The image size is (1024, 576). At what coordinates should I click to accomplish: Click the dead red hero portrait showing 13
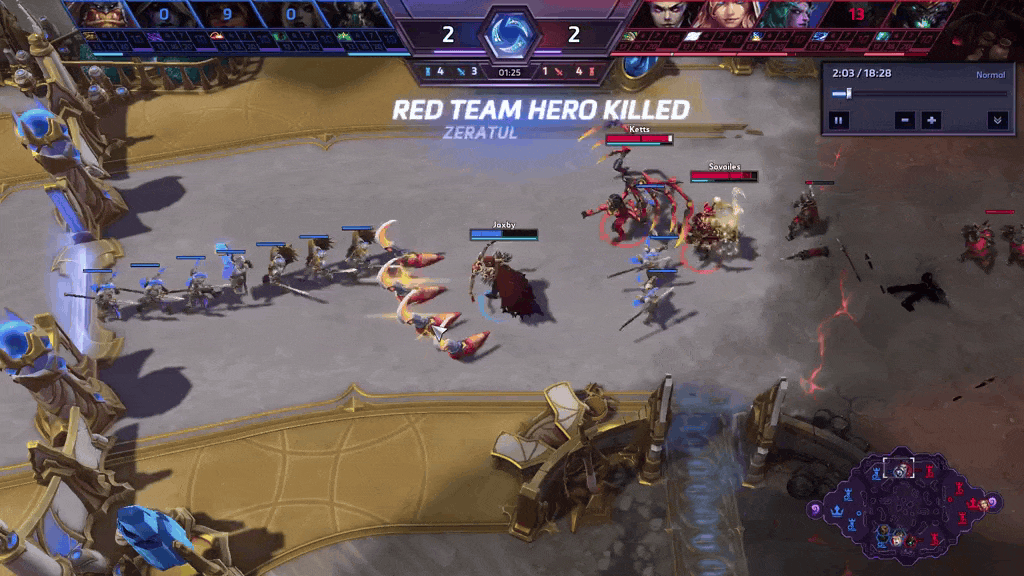(x=856, y=14)
